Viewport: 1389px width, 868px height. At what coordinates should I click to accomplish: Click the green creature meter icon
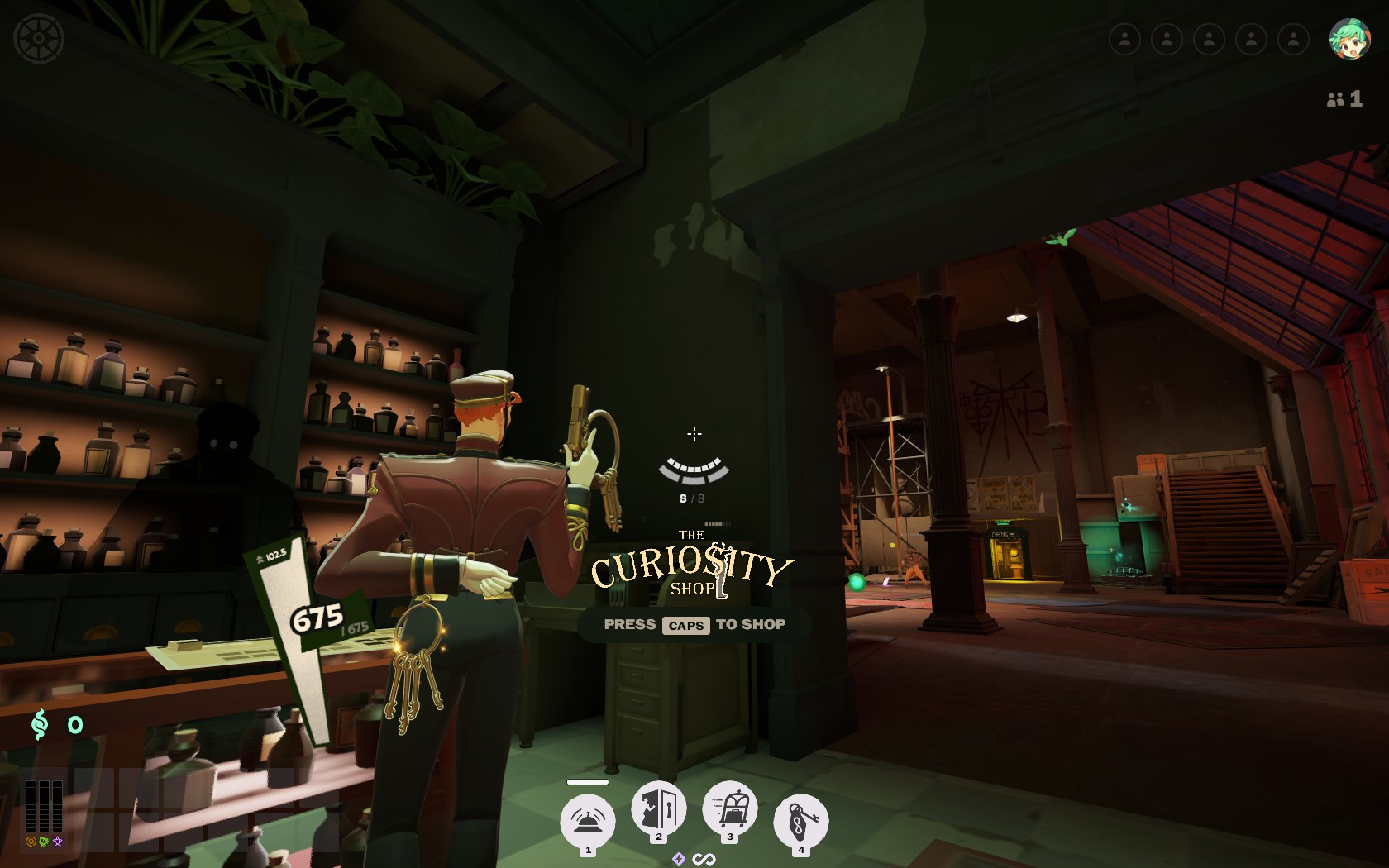43,841
